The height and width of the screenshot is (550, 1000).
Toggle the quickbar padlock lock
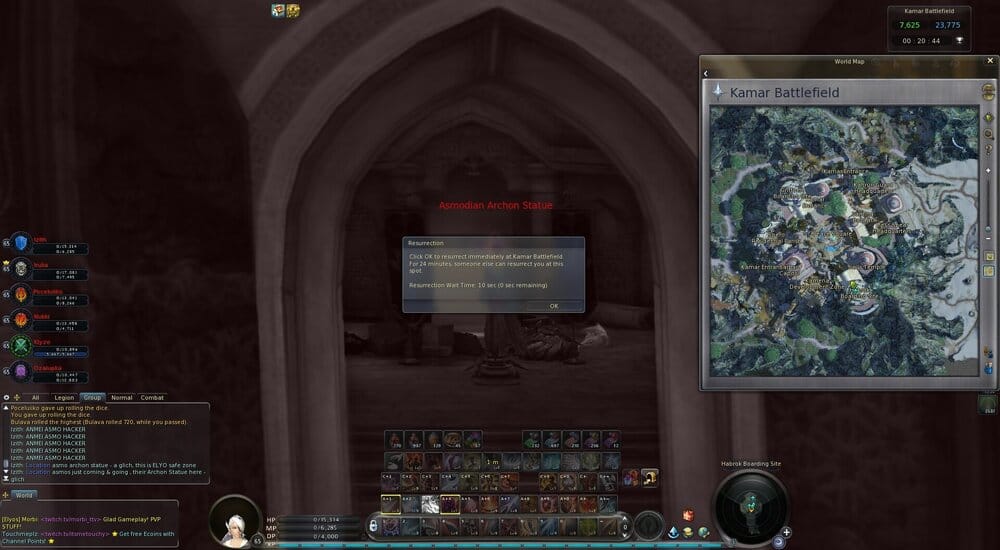pos(373,525)
